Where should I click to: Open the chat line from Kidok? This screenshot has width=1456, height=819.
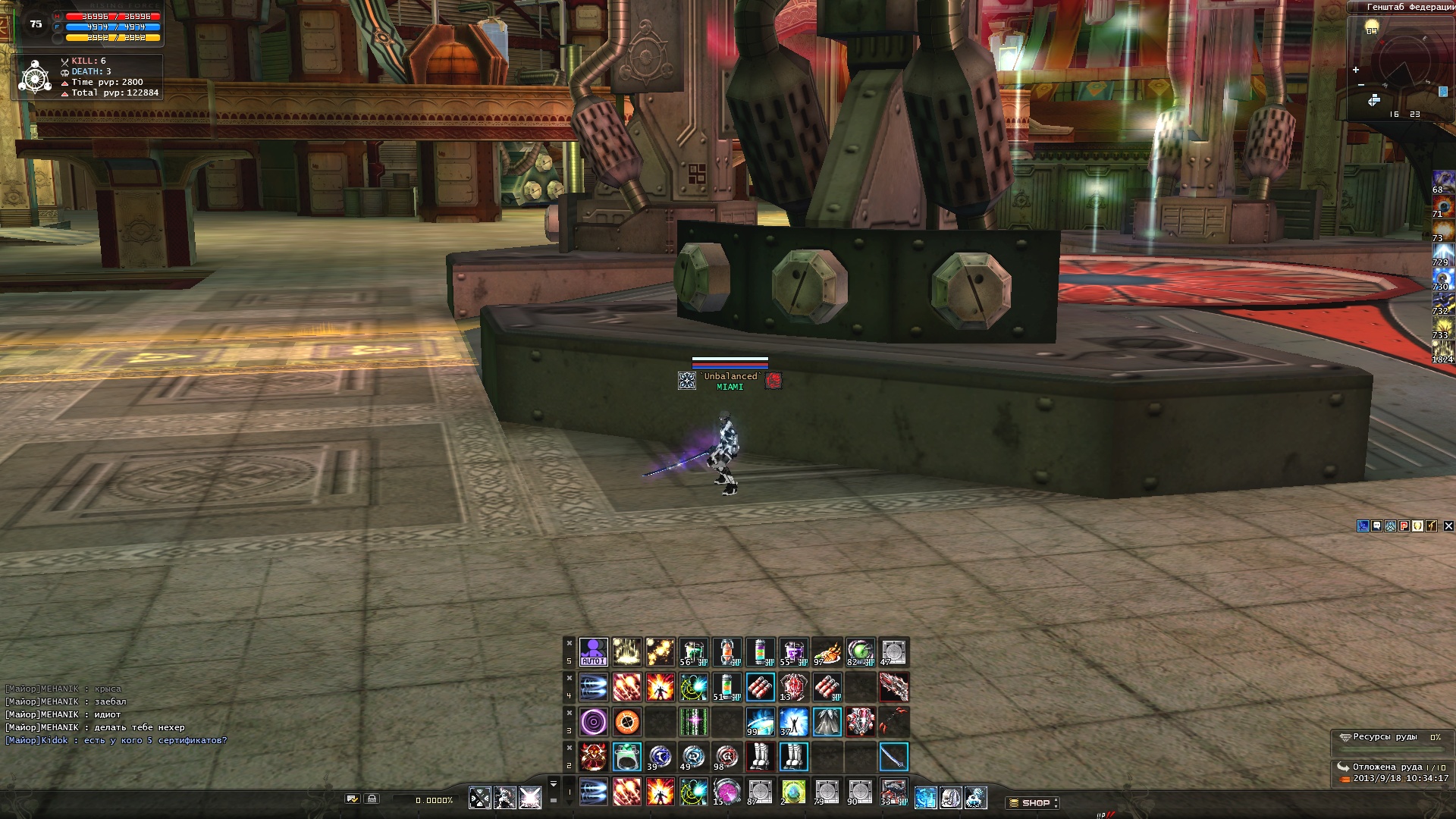click(116, 740)
